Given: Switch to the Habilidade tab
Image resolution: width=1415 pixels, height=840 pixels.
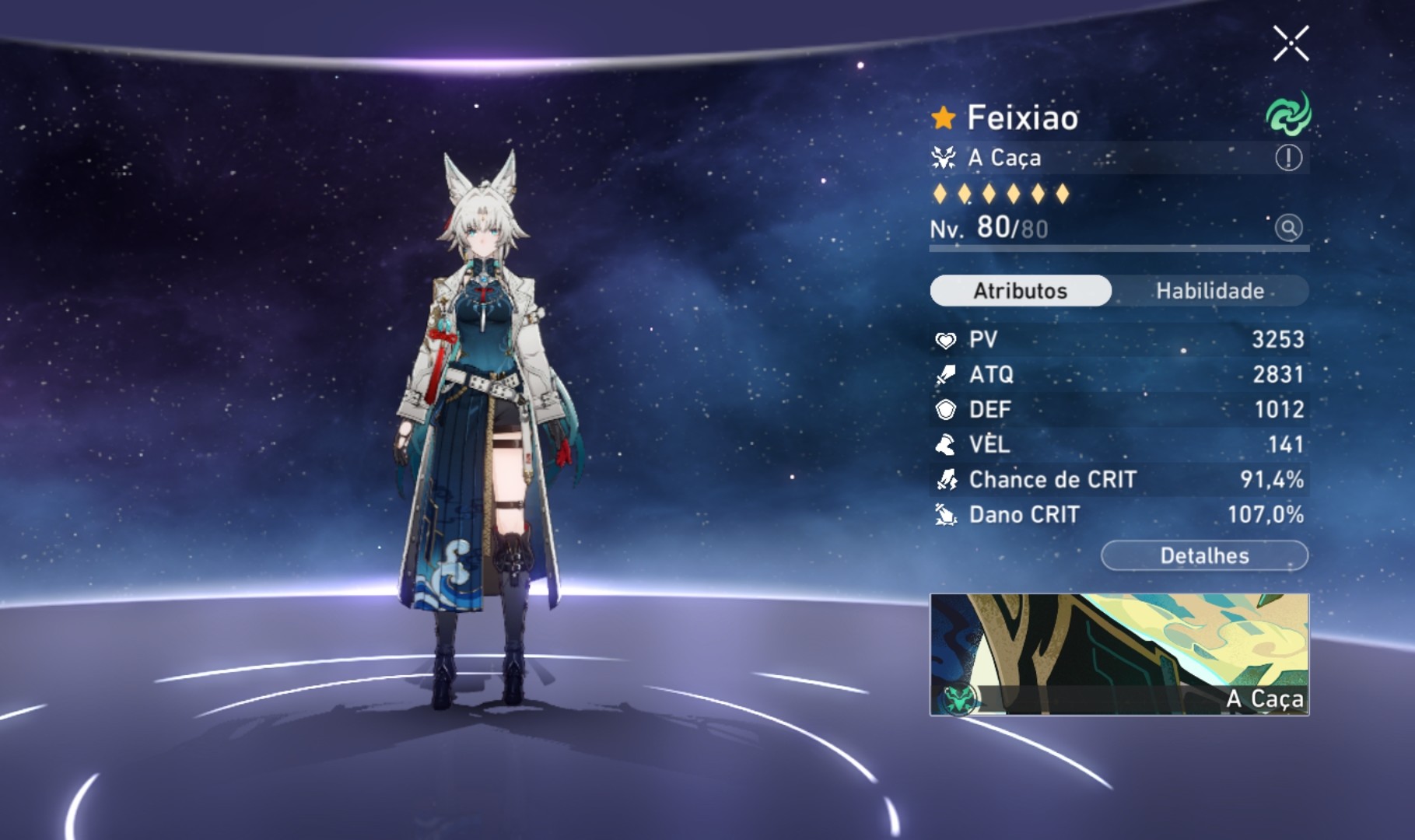Looking at the screenshot, I should [1209, 291].
